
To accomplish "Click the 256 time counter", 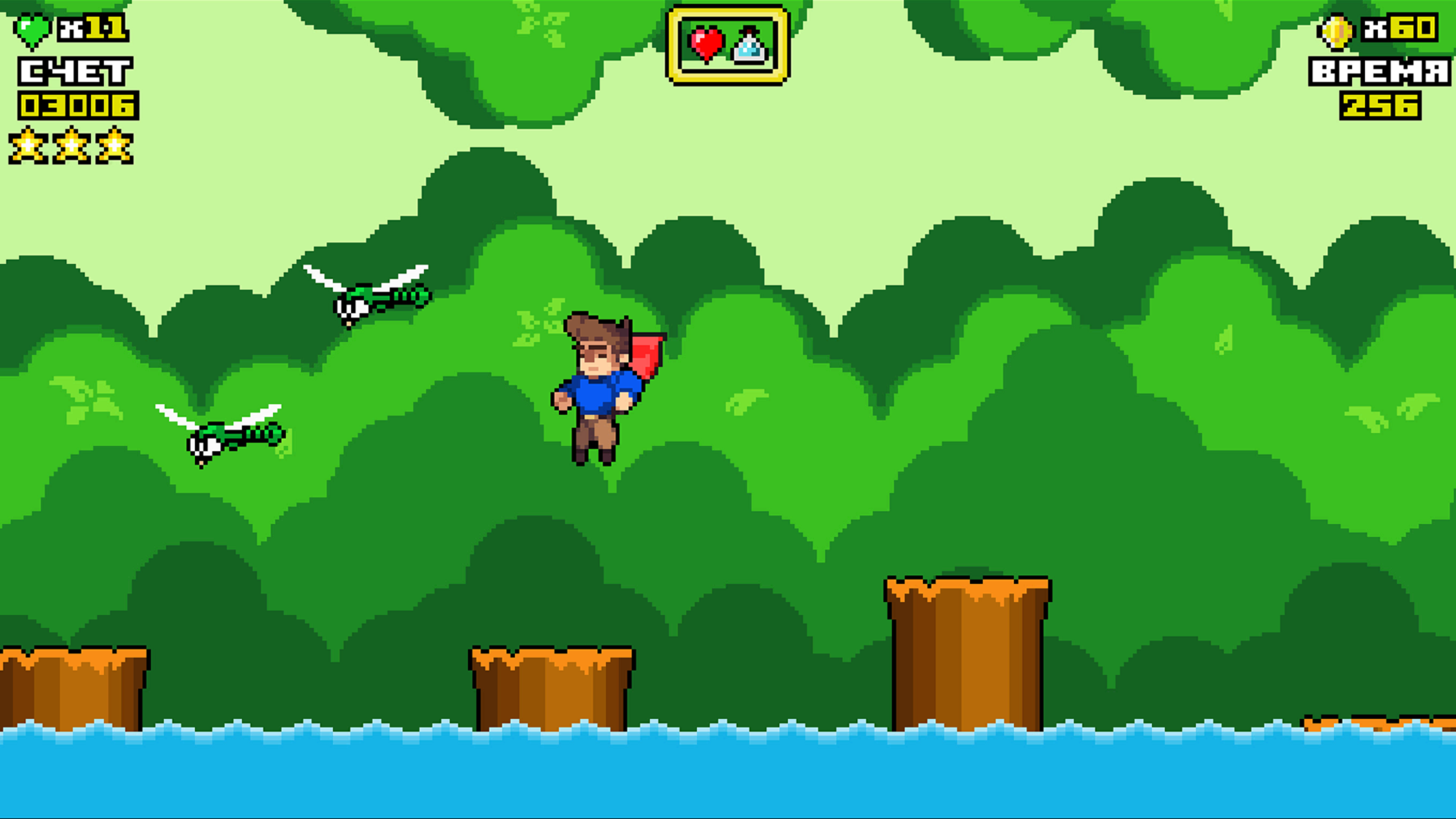I will (x=1380, y=106).
